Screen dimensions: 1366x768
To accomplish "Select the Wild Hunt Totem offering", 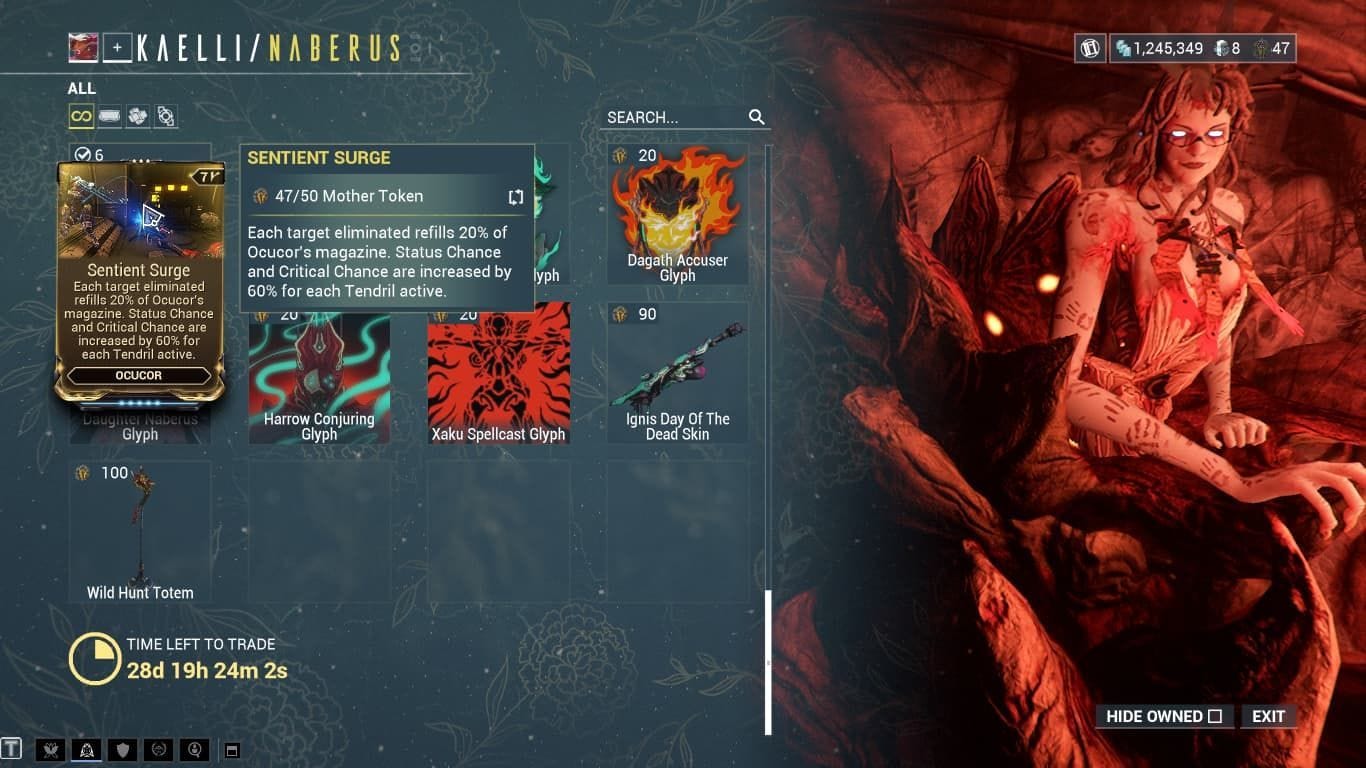I will click(139, 530).
